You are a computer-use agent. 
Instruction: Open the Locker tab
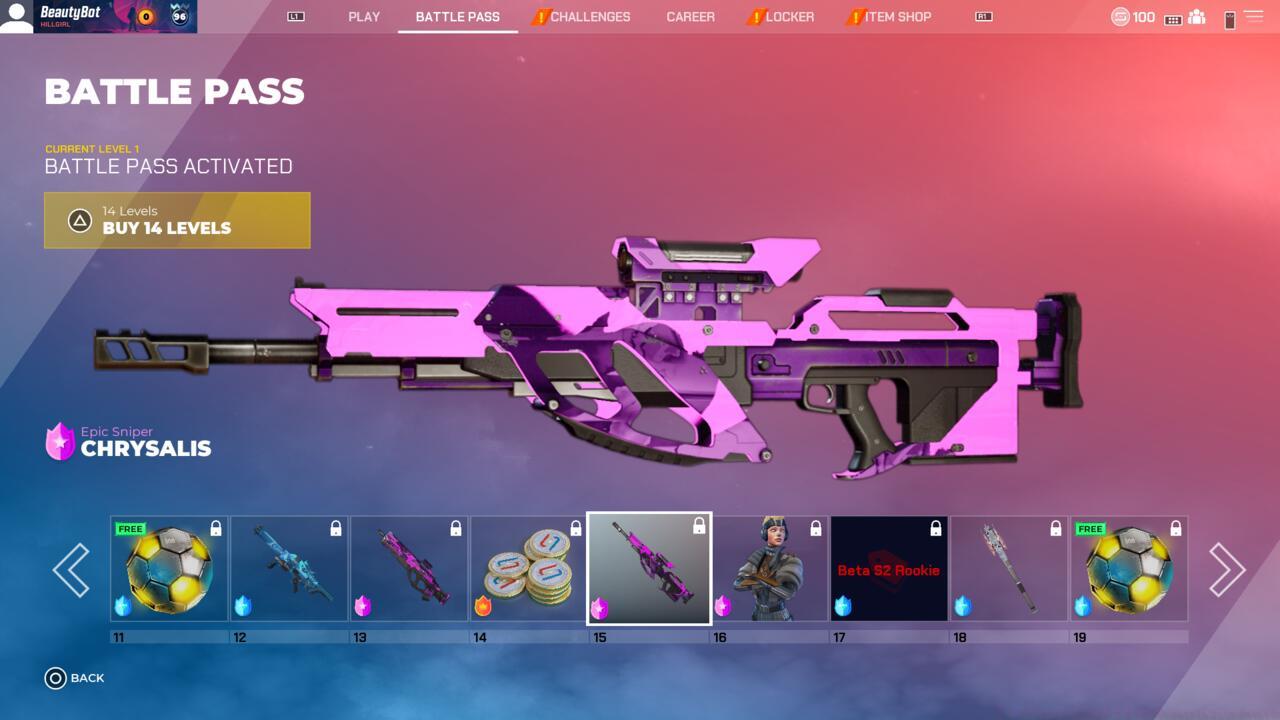click(x=789, y=17)
